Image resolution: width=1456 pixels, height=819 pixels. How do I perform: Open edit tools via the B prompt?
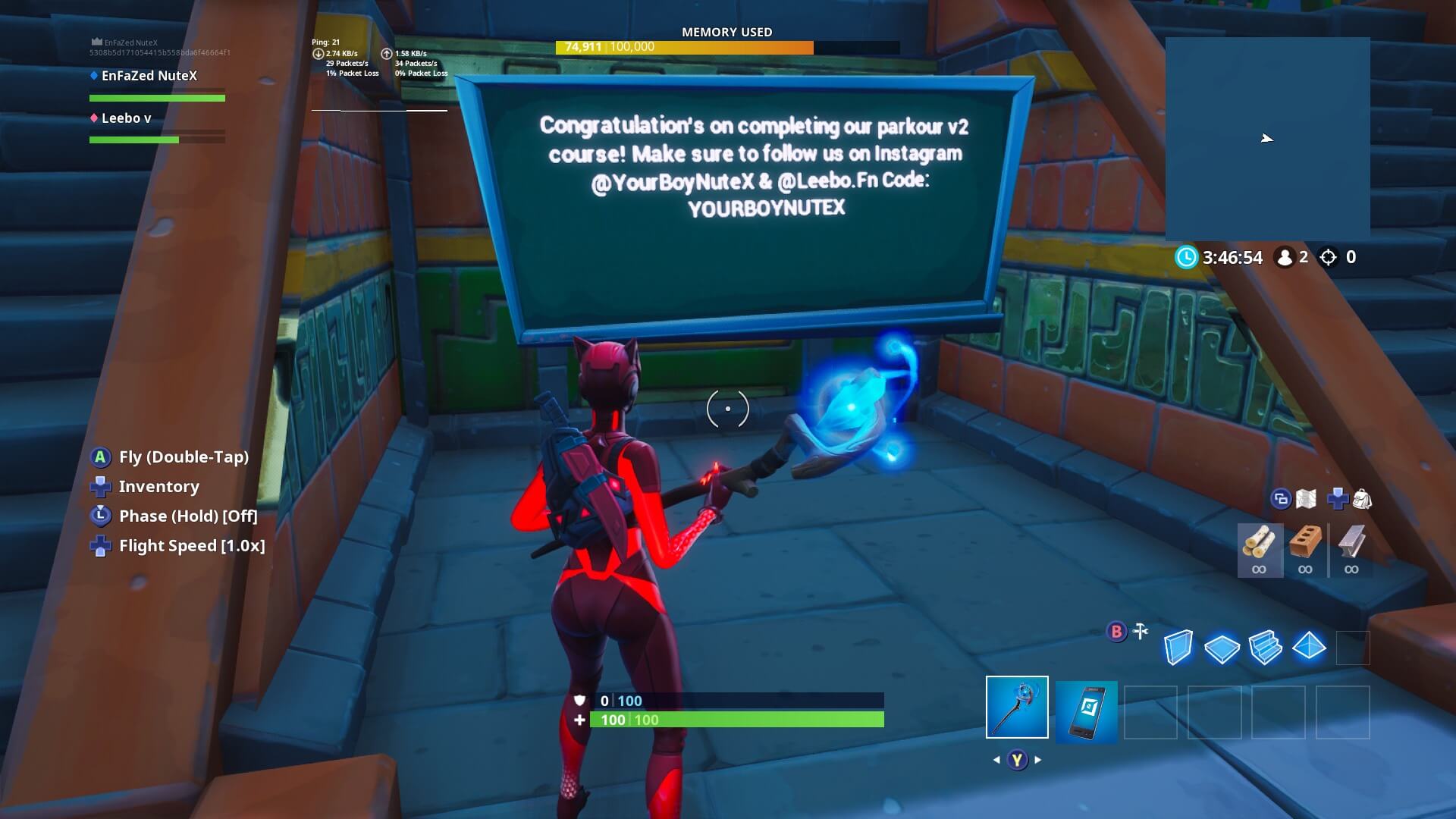(x=1115, y=629)
